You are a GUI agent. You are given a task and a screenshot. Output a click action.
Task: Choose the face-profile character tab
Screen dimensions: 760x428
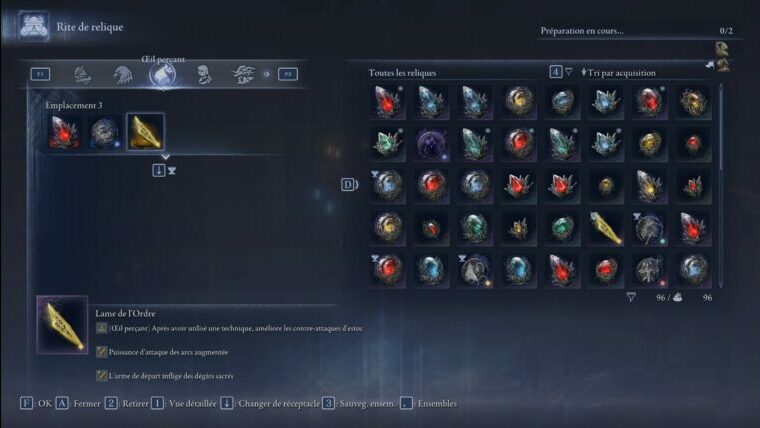[203, 74]
